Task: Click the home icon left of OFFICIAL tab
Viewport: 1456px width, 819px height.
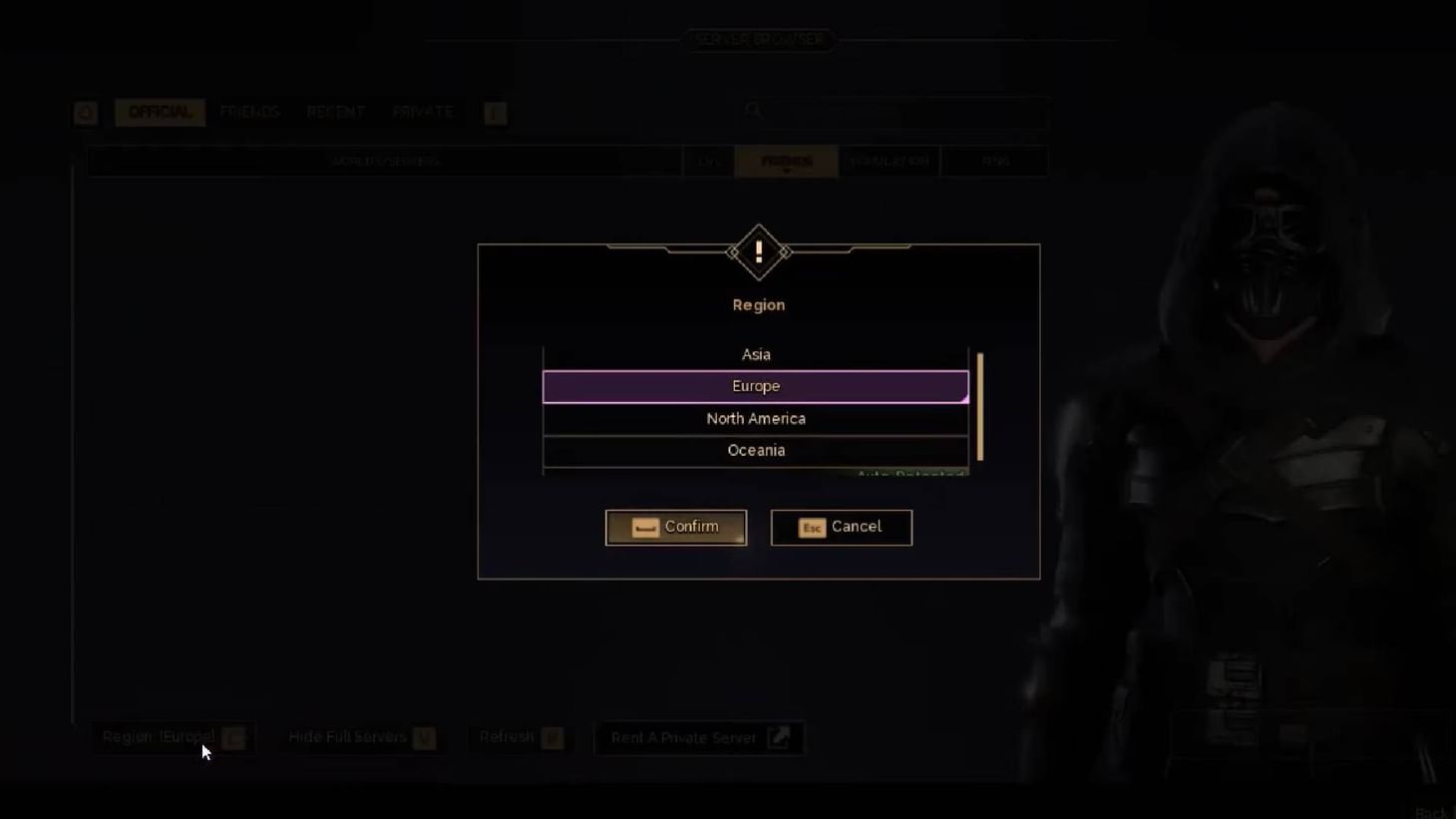Action: [x=85, y=113]
